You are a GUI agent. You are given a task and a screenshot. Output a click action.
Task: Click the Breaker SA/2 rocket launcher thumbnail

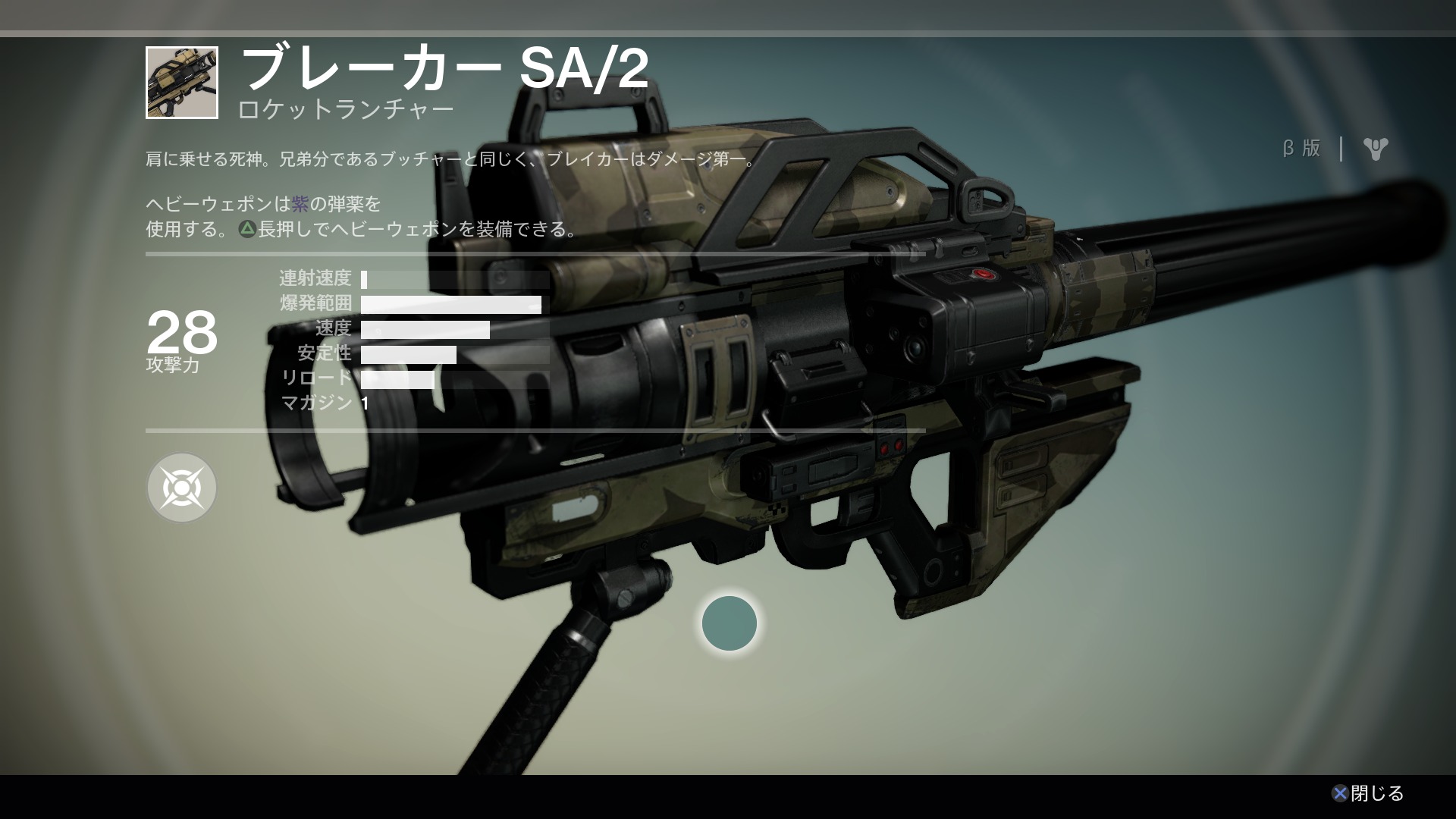(182, 83)
